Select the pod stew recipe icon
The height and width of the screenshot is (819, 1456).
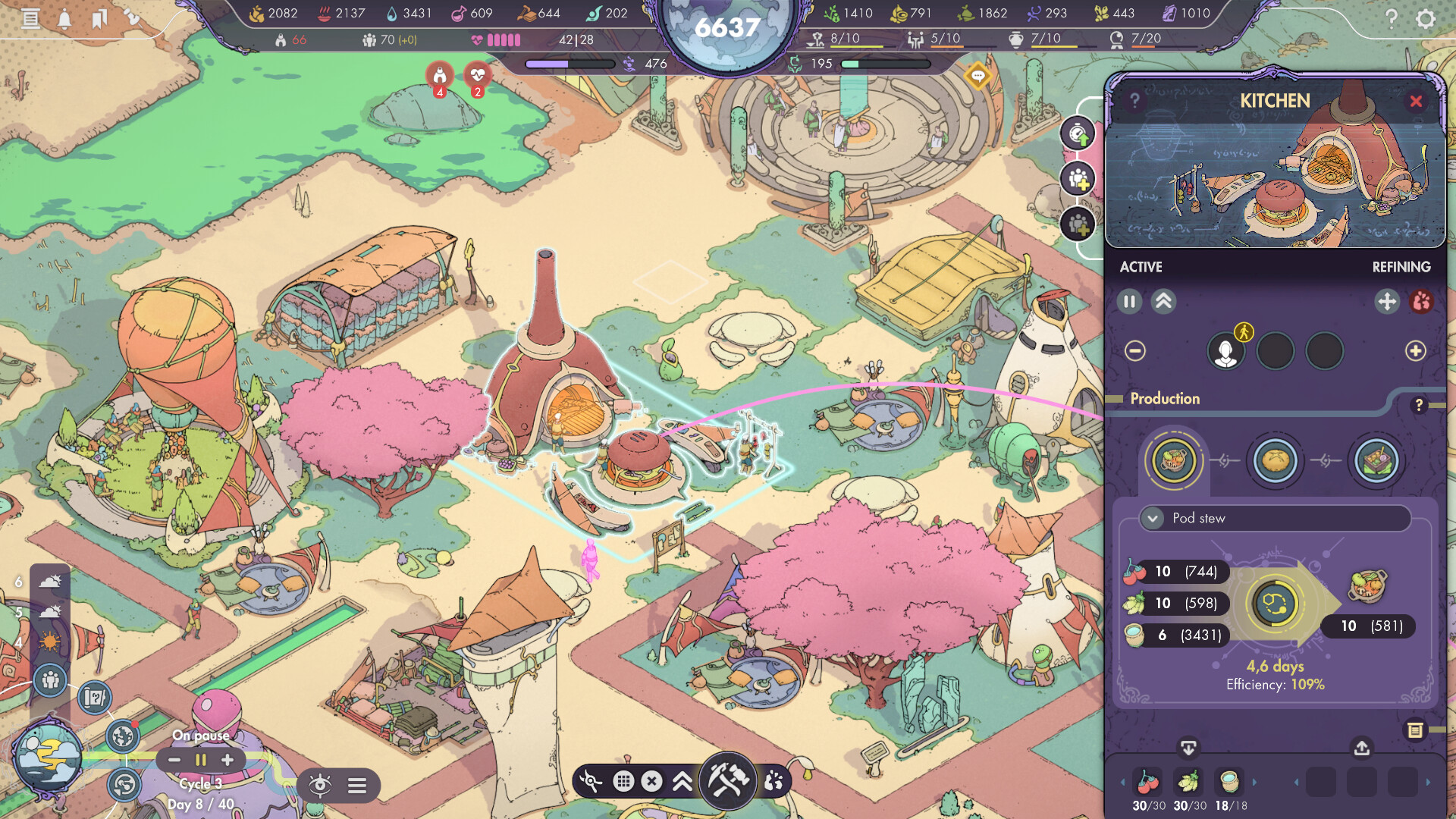pos(1173,460)
